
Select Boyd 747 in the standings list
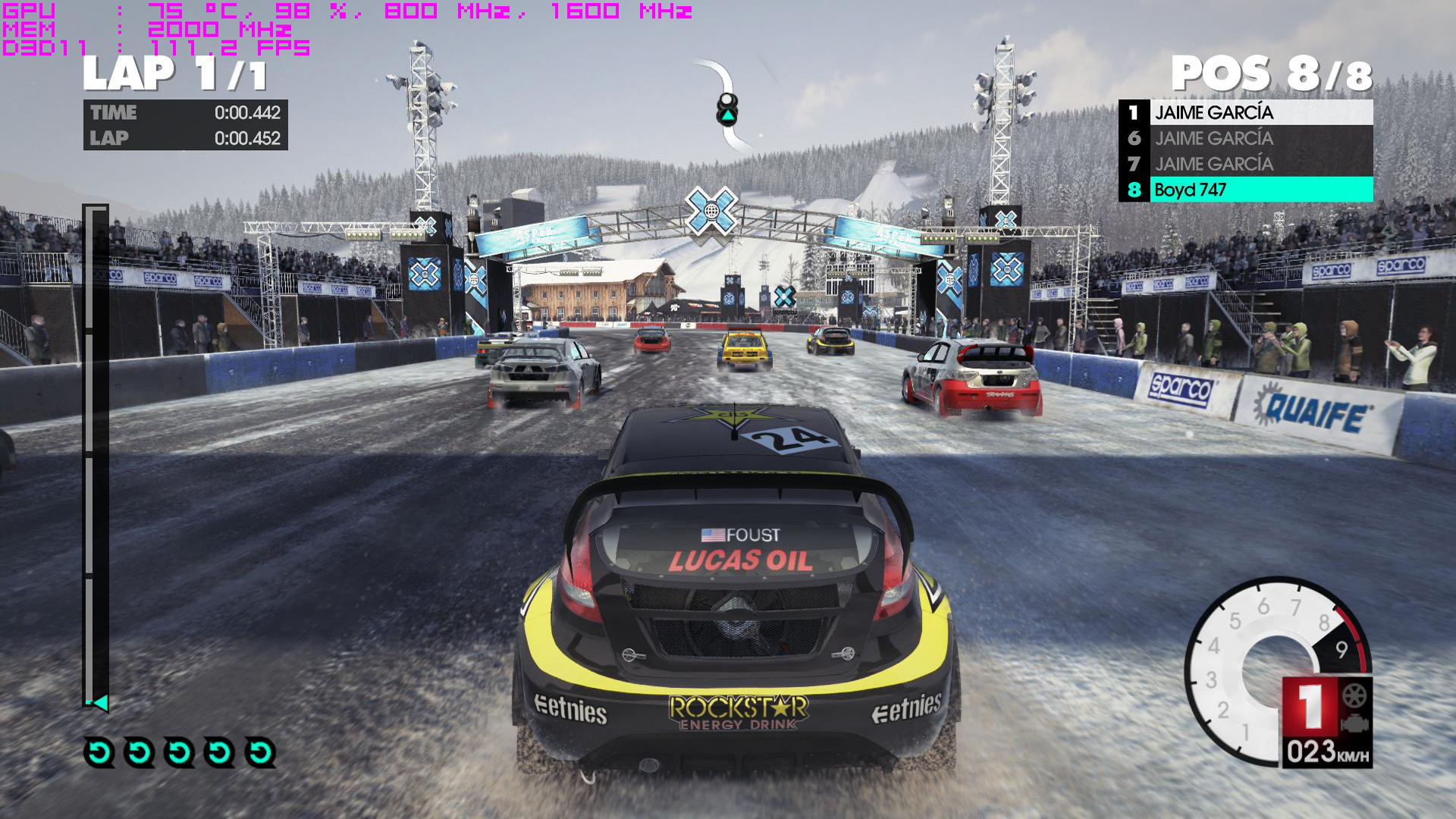pyautogui.click(x=1245, y=190)
